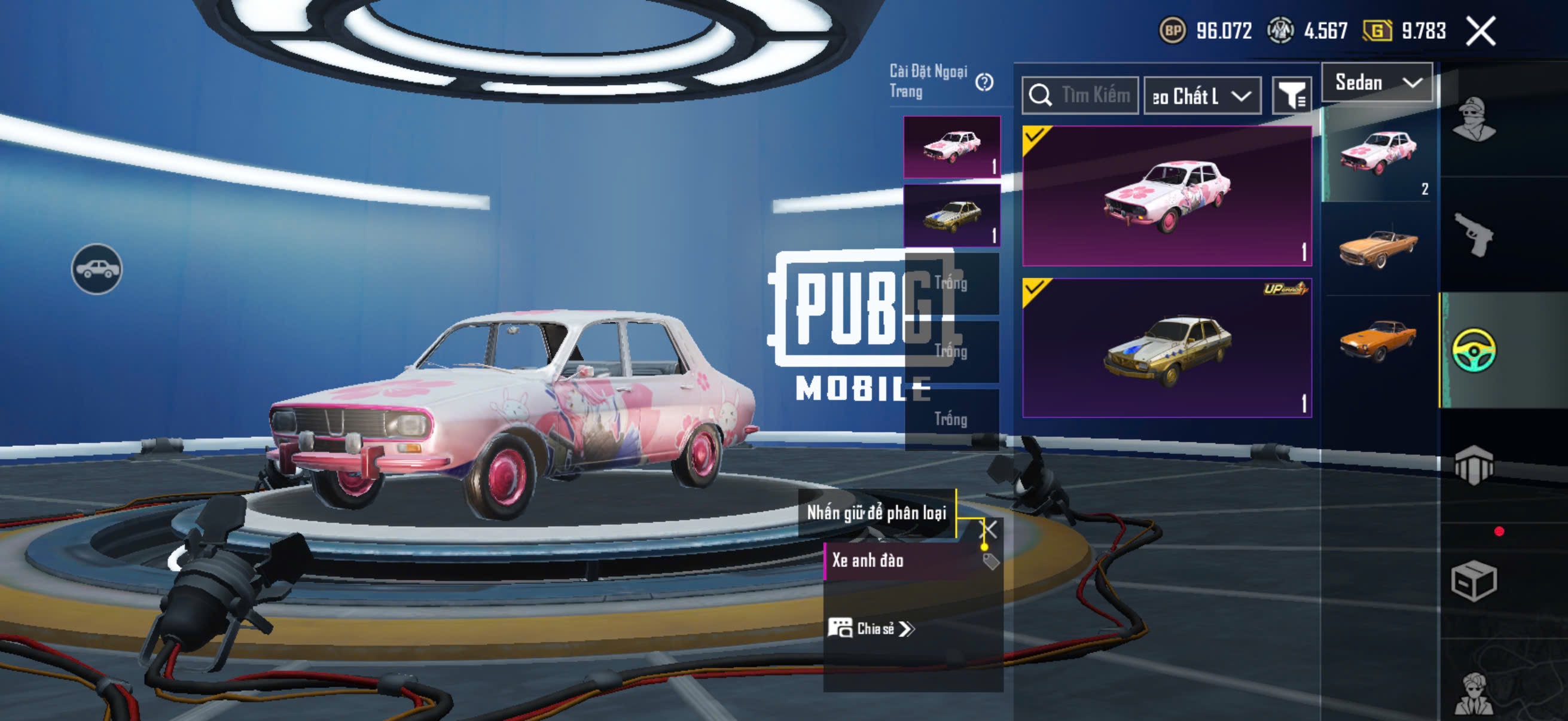This screenshot has height=721, width=1568.
Task: Click the Chia sẻ share button
Action: 871,628
